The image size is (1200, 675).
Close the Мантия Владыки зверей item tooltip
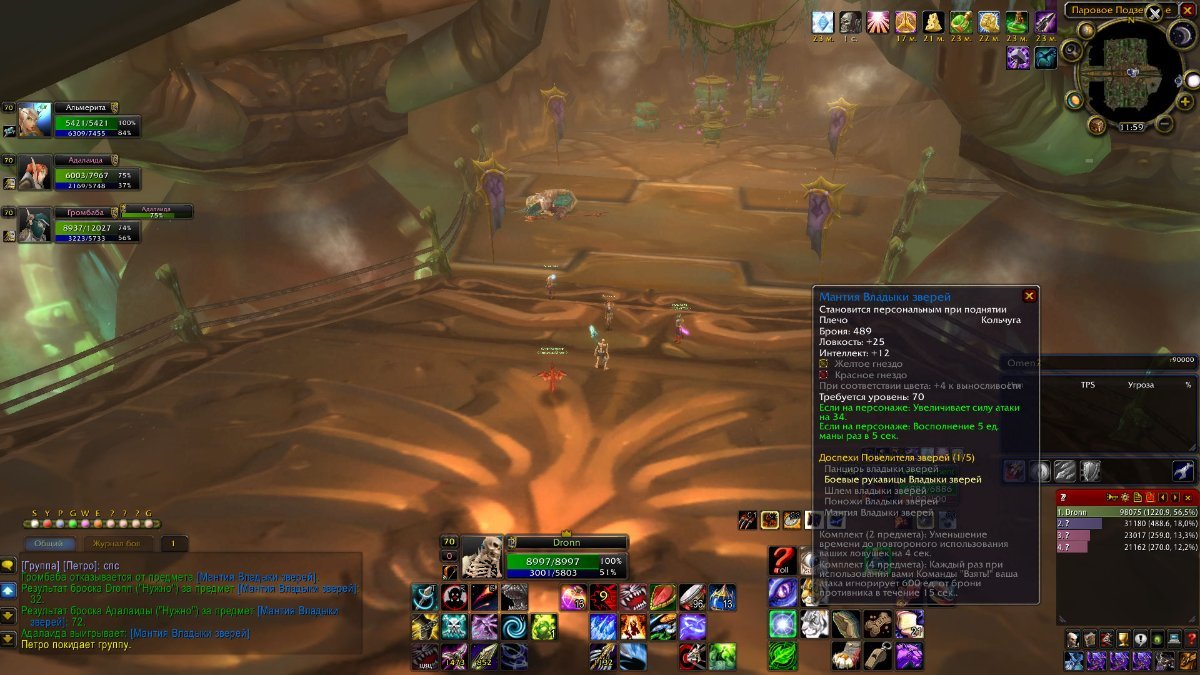[x=1029, y=296]
